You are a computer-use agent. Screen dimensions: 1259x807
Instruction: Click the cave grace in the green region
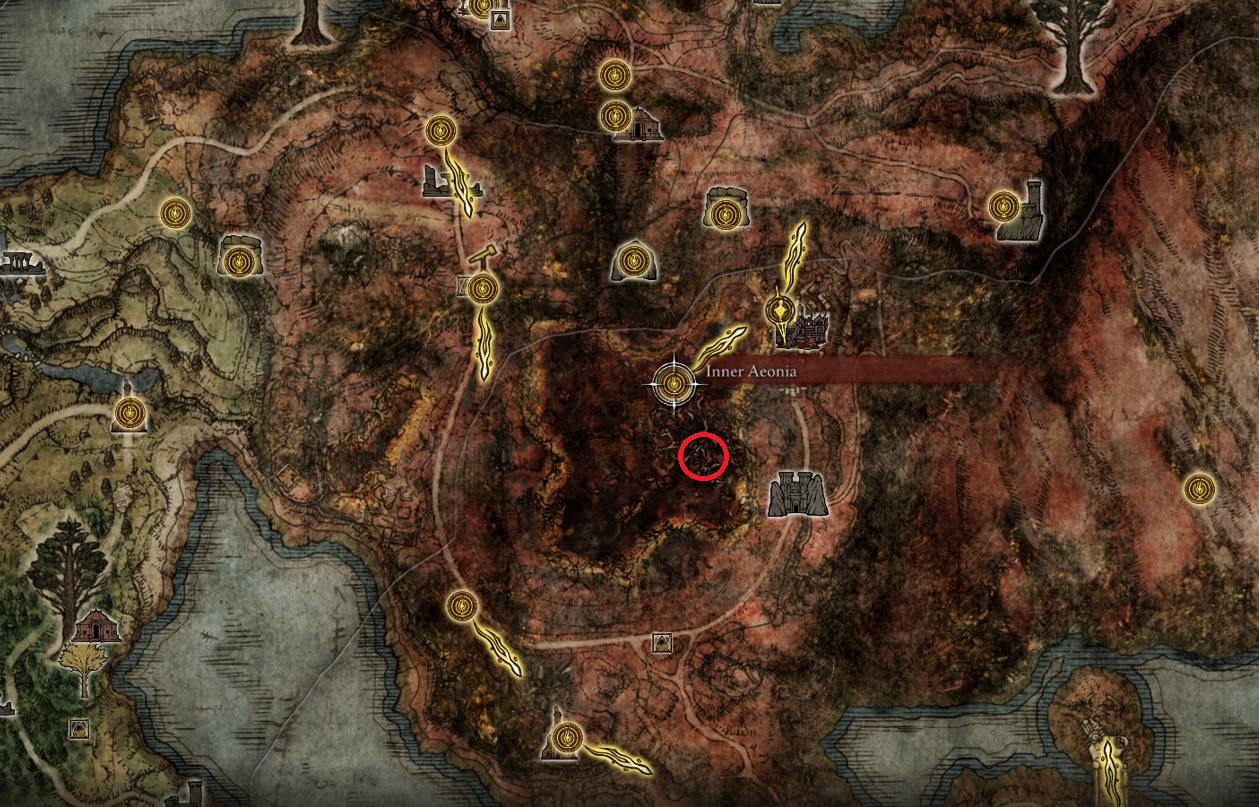[x=238, y=262]
